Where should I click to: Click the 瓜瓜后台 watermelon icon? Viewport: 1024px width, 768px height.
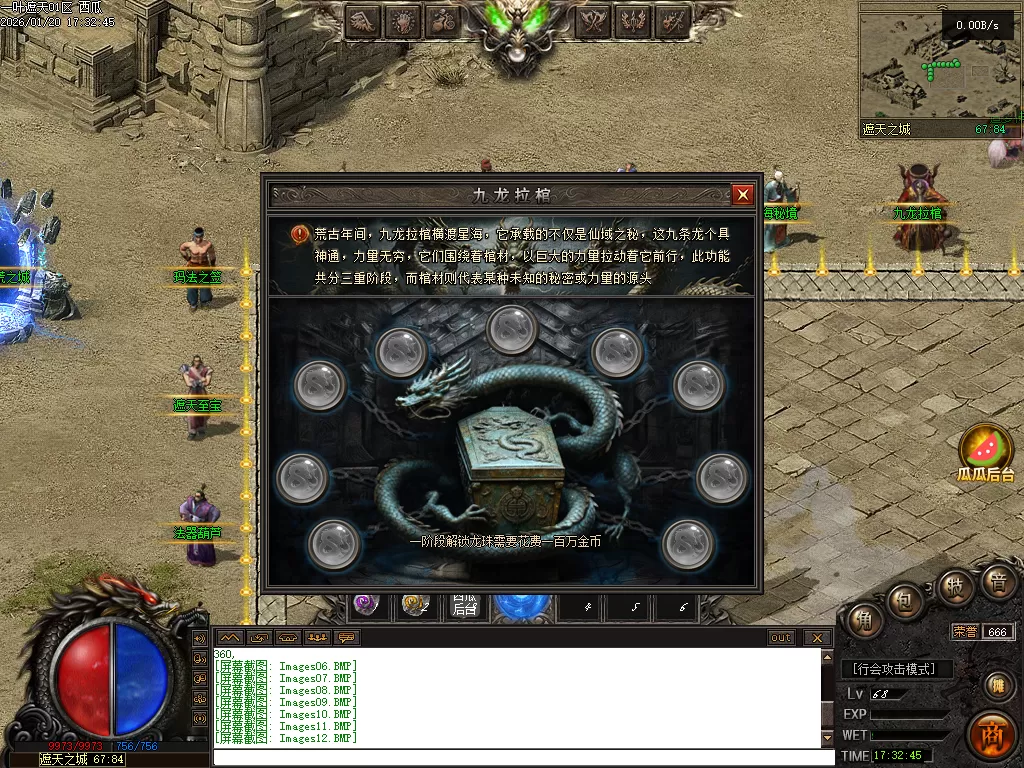pos(986,449)
